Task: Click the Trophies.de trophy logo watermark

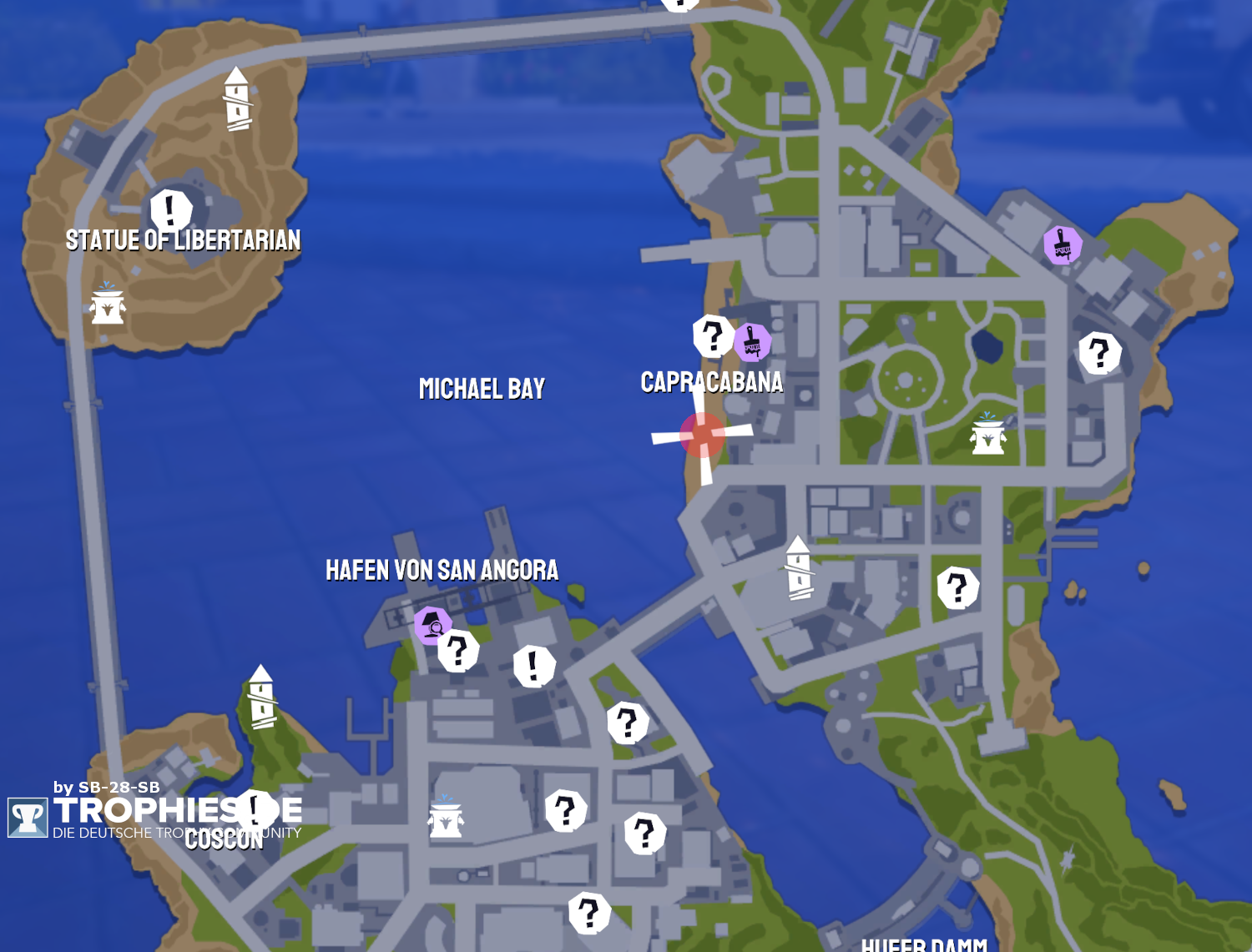Action: (28, 817)
